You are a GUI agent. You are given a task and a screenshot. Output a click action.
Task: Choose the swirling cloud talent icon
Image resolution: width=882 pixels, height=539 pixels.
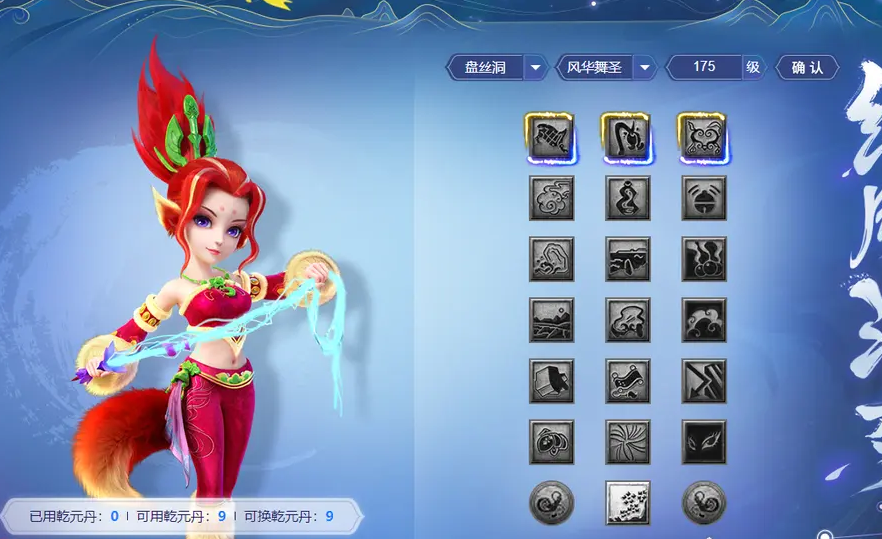[x=551, y=198]
